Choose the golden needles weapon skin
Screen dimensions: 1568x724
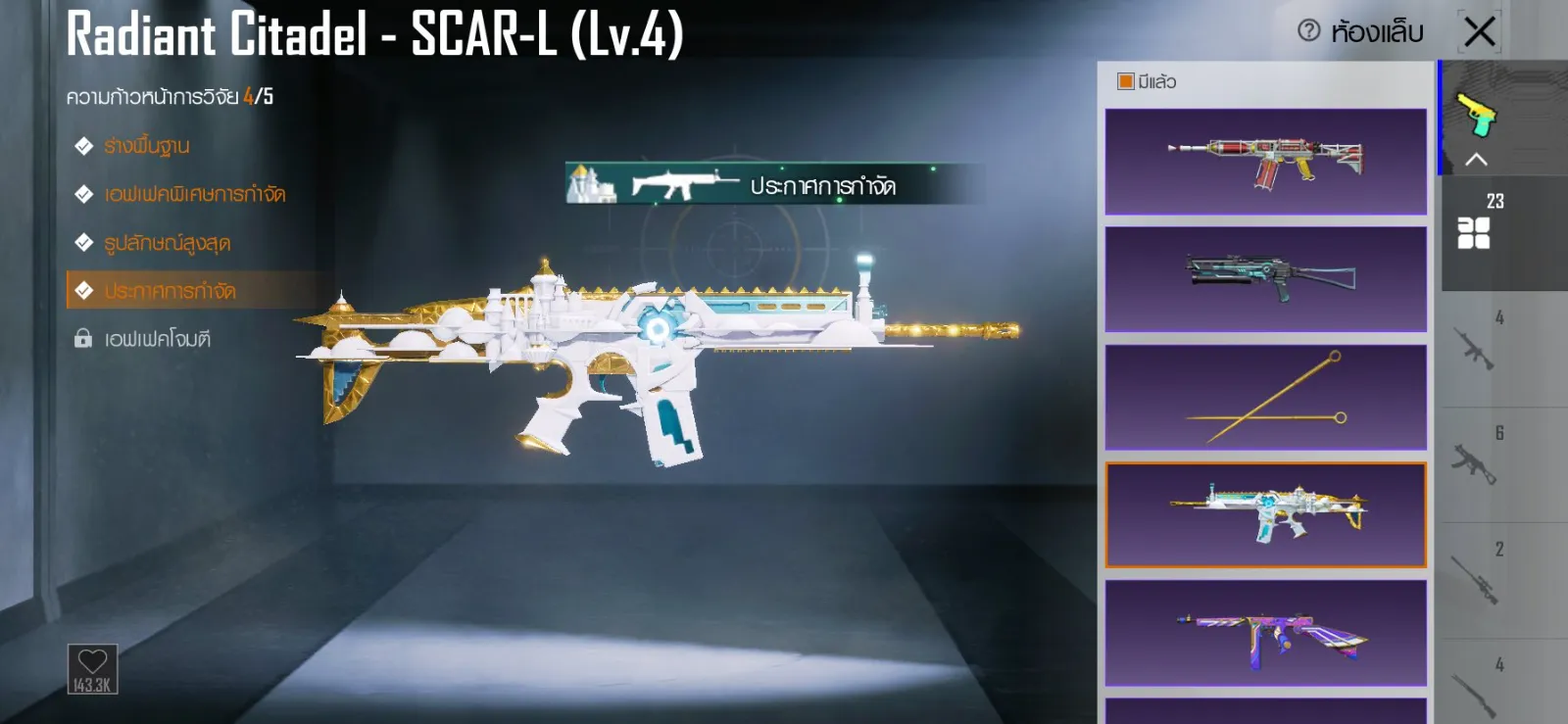pyautogui.click(x=1265, y=397)
